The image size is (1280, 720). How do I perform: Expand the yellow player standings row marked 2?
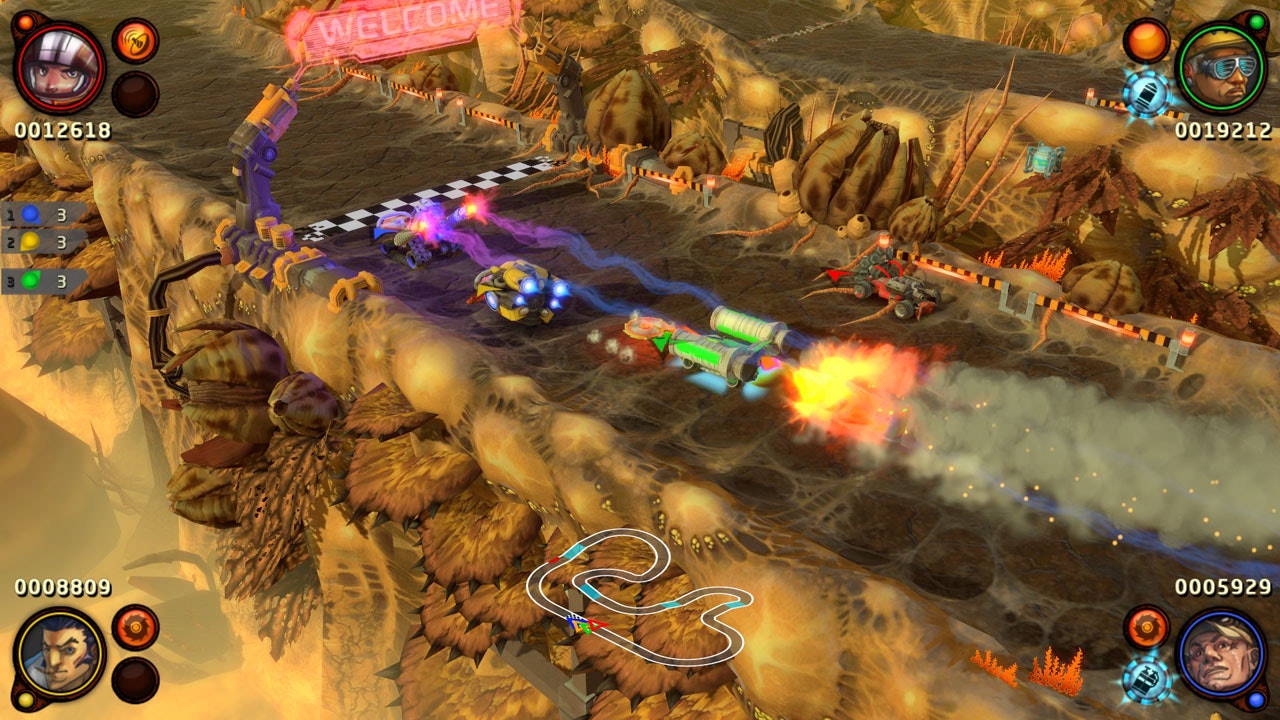(40, 242)
